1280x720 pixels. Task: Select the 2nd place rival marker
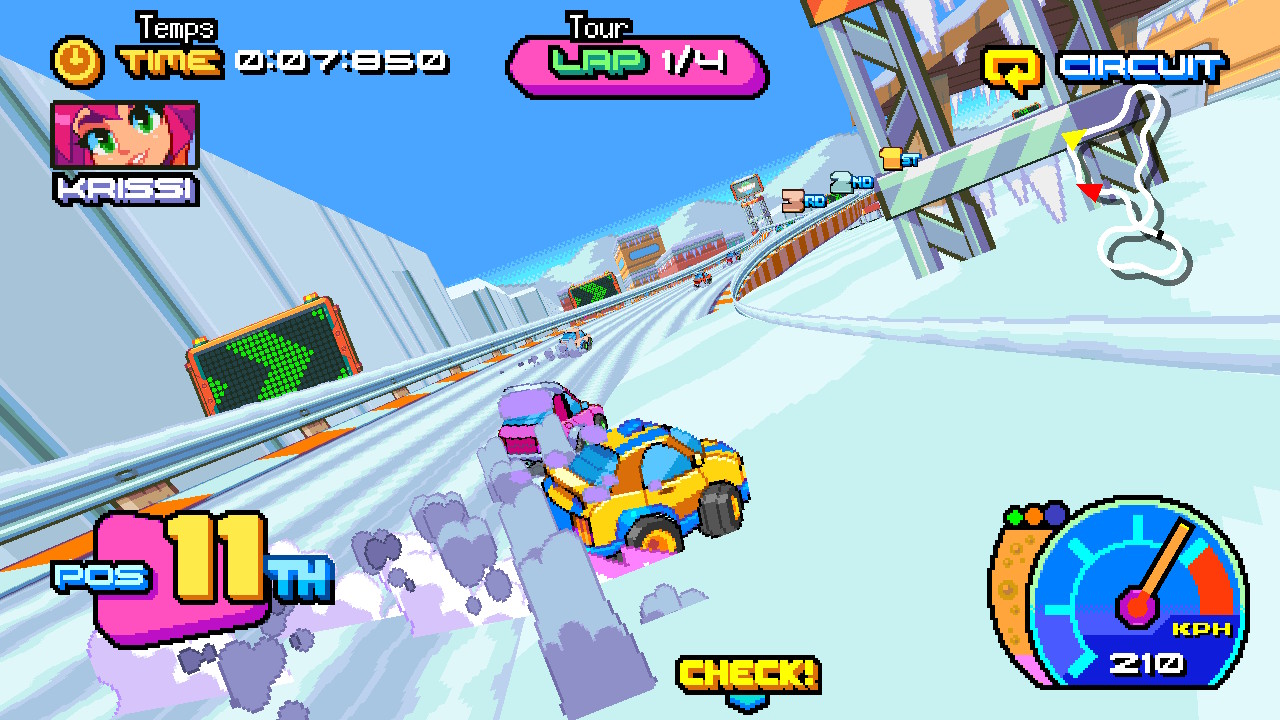click(x=850, y=182)
